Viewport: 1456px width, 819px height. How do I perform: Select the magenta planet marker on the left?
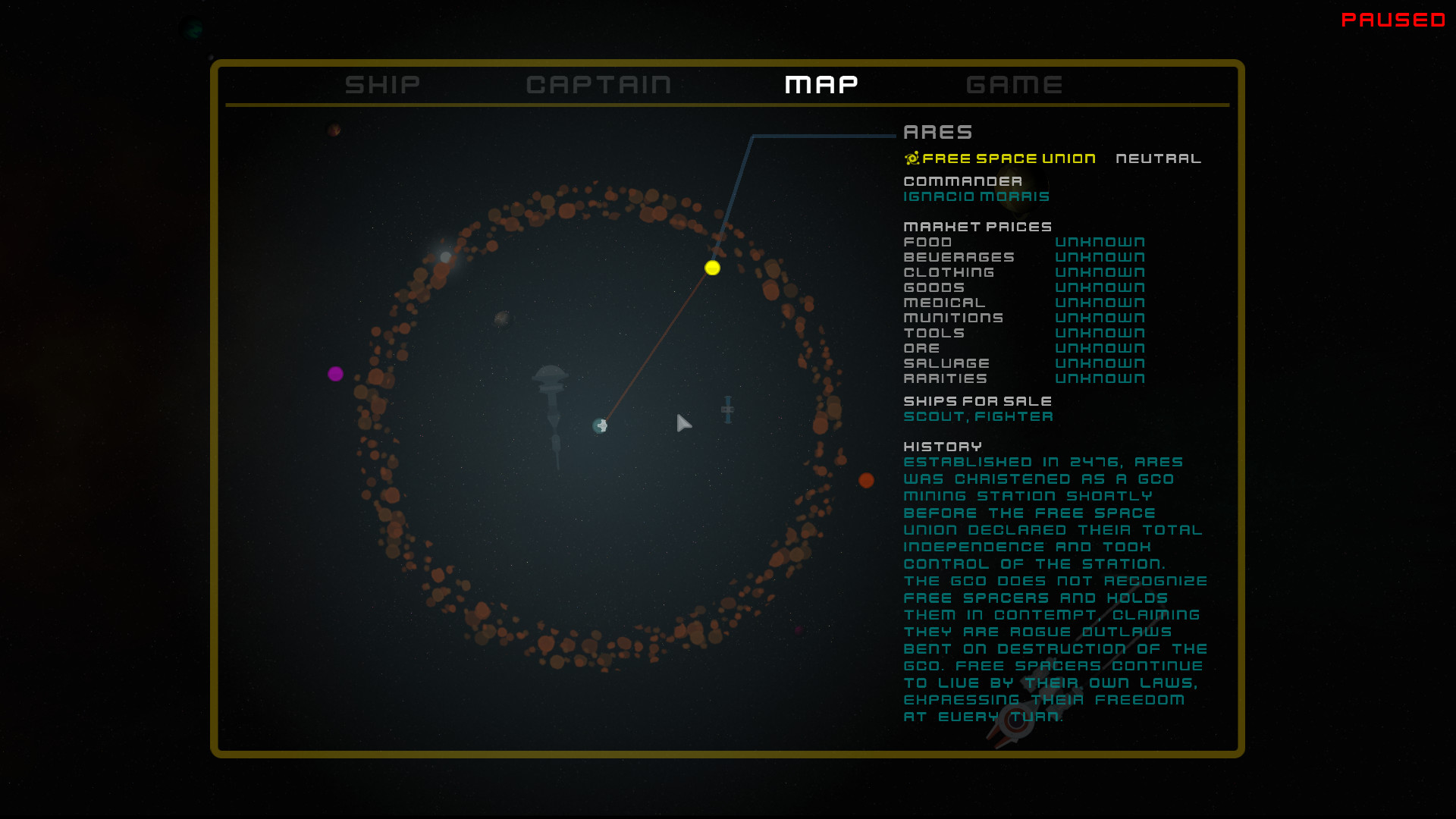tap(336, 372)
